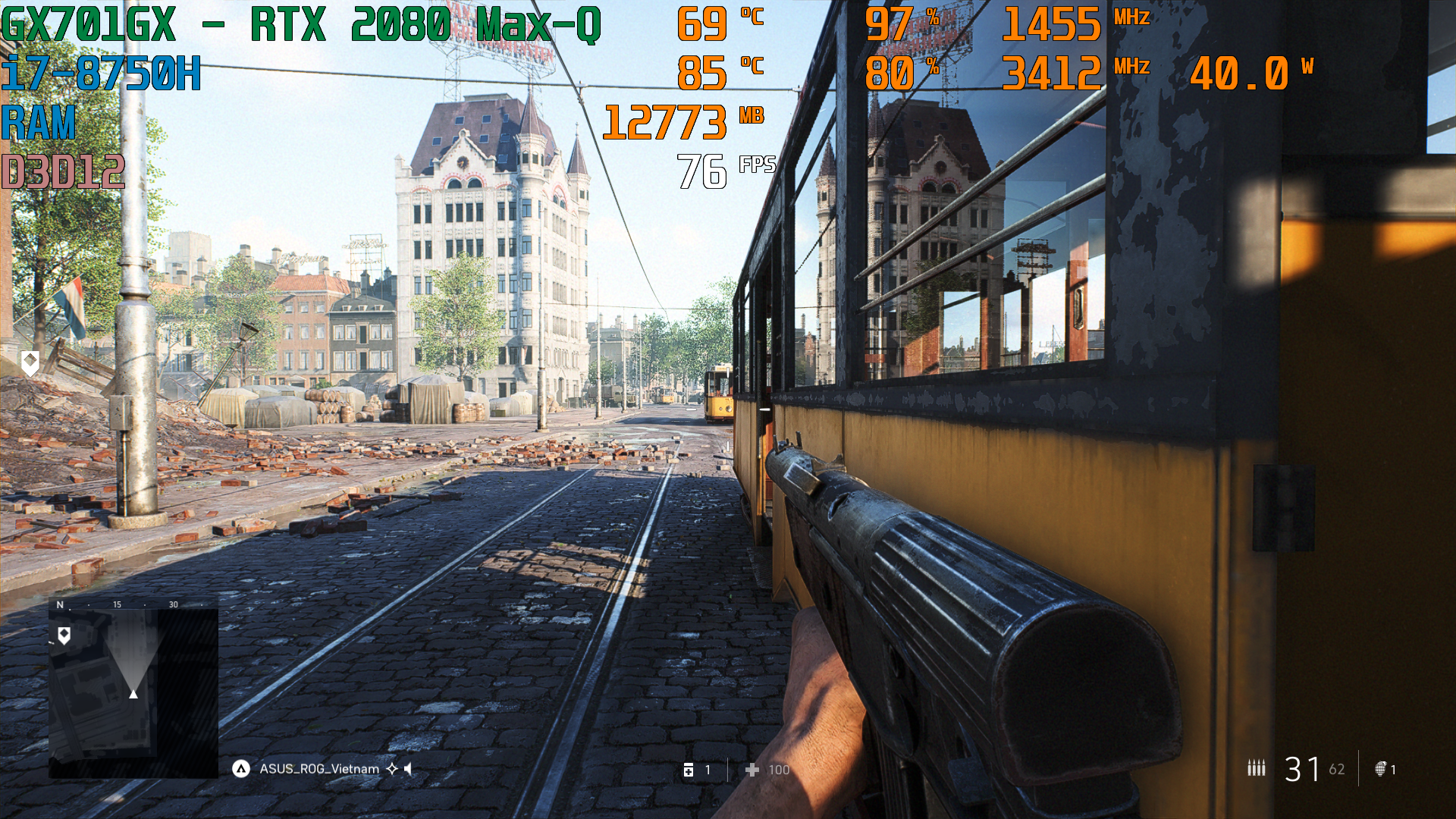The height and width of the screenshot is (819, 1456).
Task: Select the white player arrow on the minimap
Action: pyautogui.click(x=134, y=692)
